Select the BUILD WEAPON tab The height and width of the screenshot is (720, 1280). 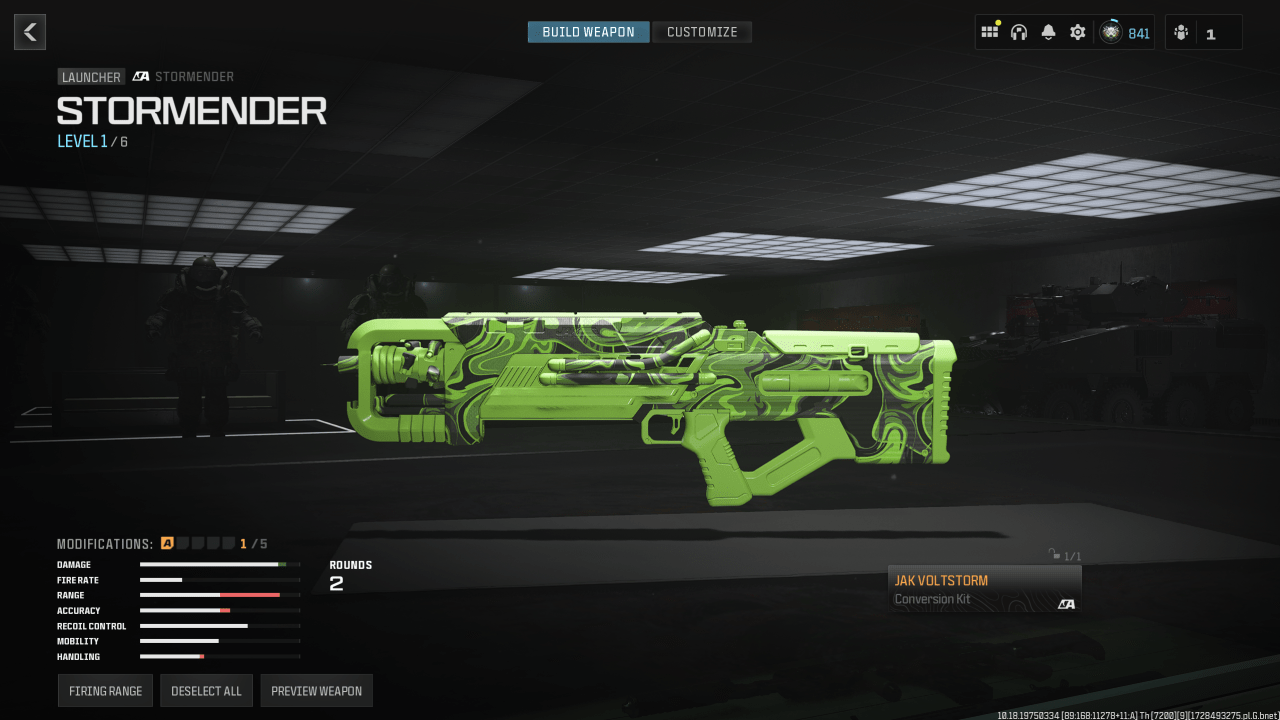(x=588, y=31)
